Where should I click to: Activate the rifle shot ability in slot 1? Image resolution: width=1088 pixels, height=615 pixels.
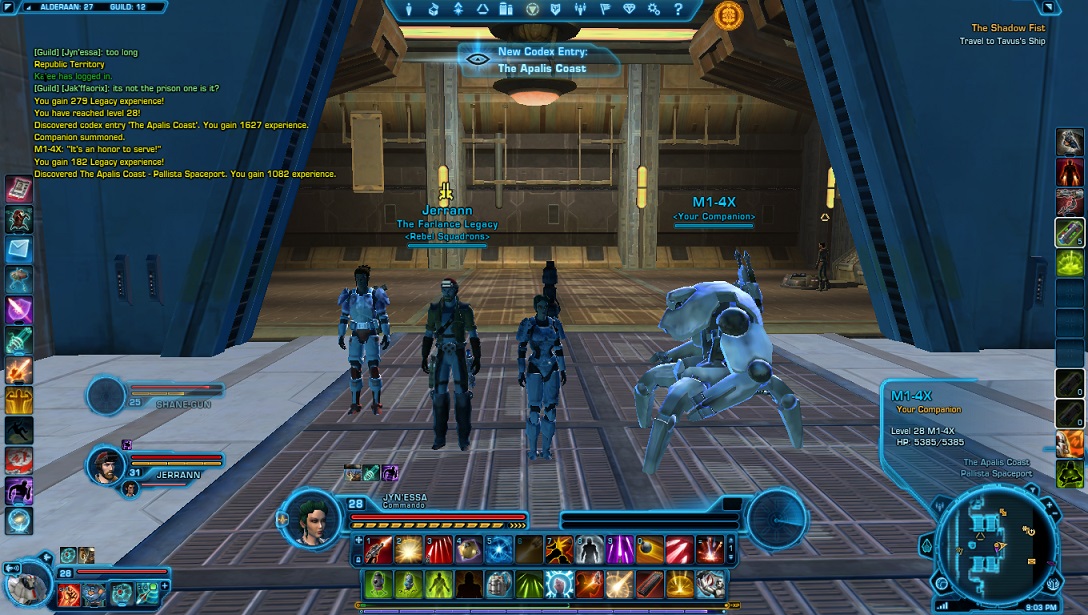(x=377, y=550)
